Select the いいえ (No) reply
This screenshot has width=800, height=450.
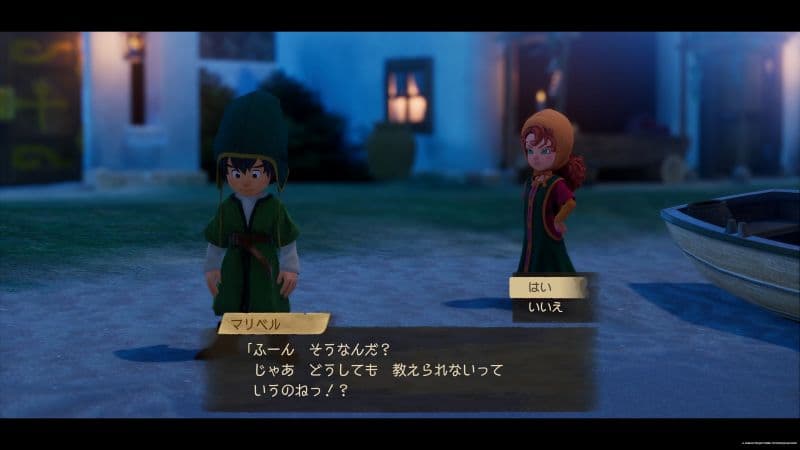[546, 308]
